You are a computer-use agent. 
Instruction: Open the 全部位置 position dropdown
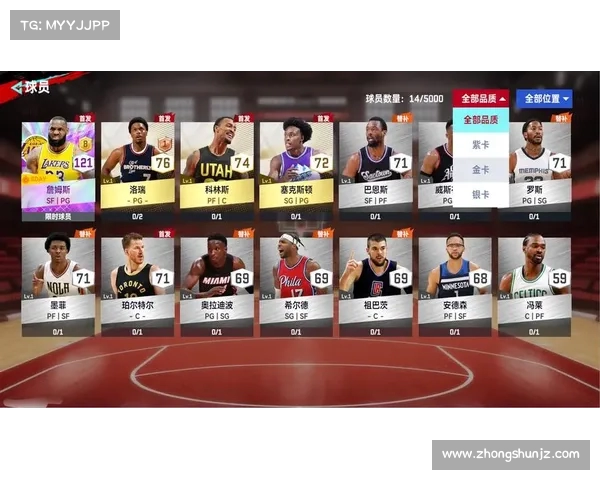pos(547,98)
